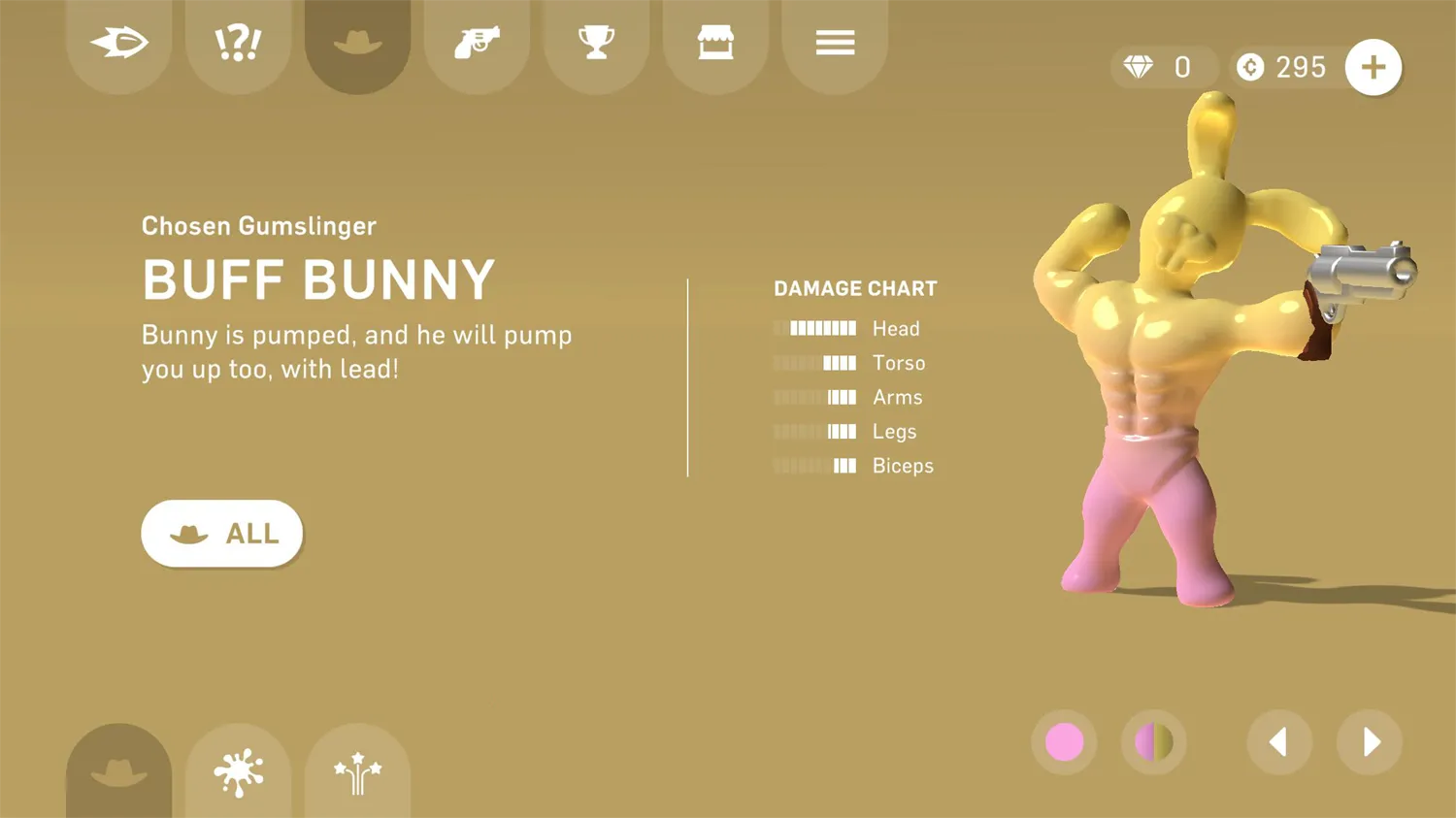Open the in-game shop
This screenshot has height=818, width=1456.
(x=715, y=43)
